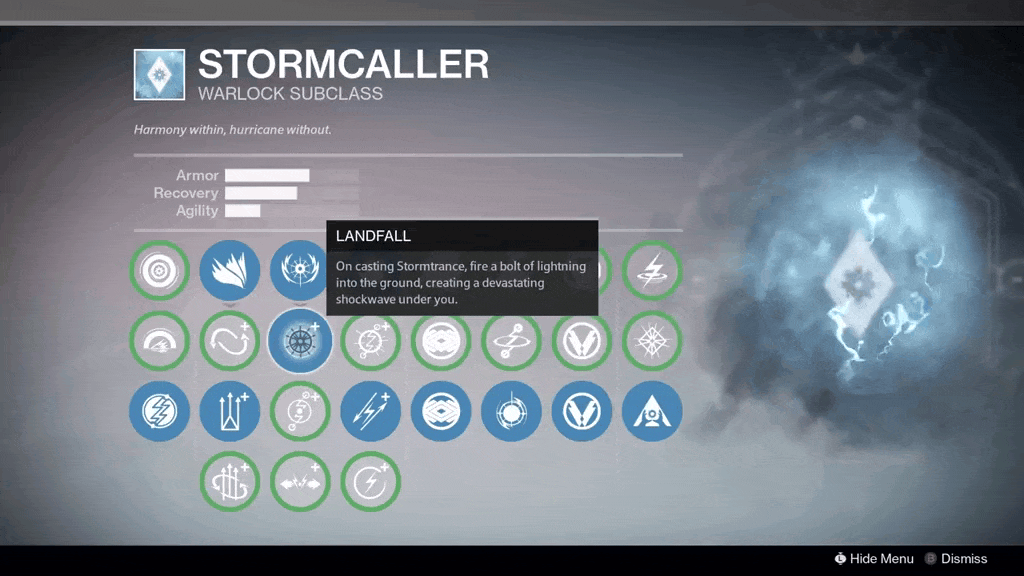Activate the blue twin lightning bolts node
The width and height of the screenshot is (1024, 576).
click(x=370, y=411)
